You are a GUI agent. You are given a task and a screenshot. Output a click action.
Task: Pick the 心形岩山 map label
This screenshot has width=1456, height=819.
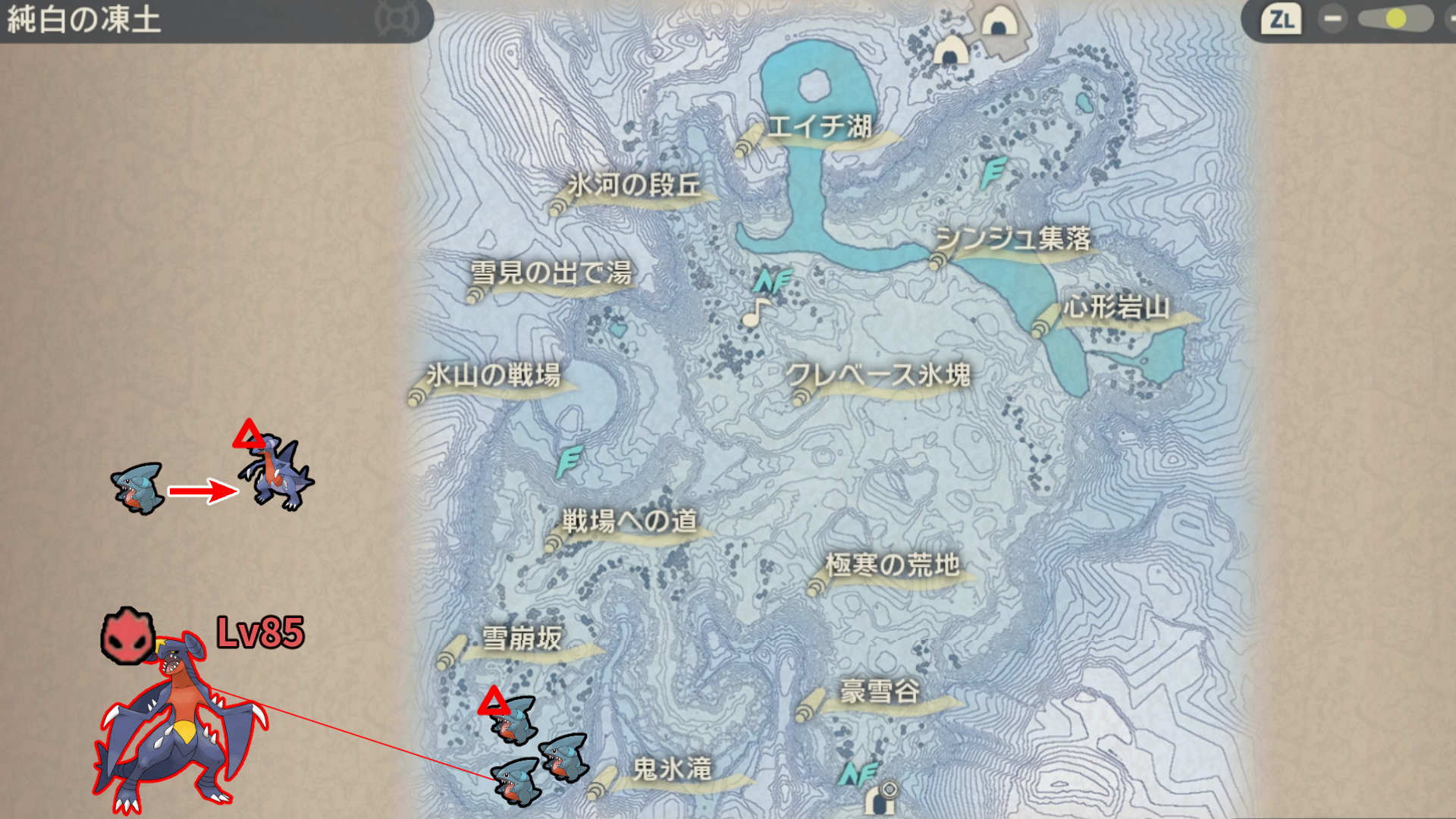pyautogui.click(x=1116, y=308)
